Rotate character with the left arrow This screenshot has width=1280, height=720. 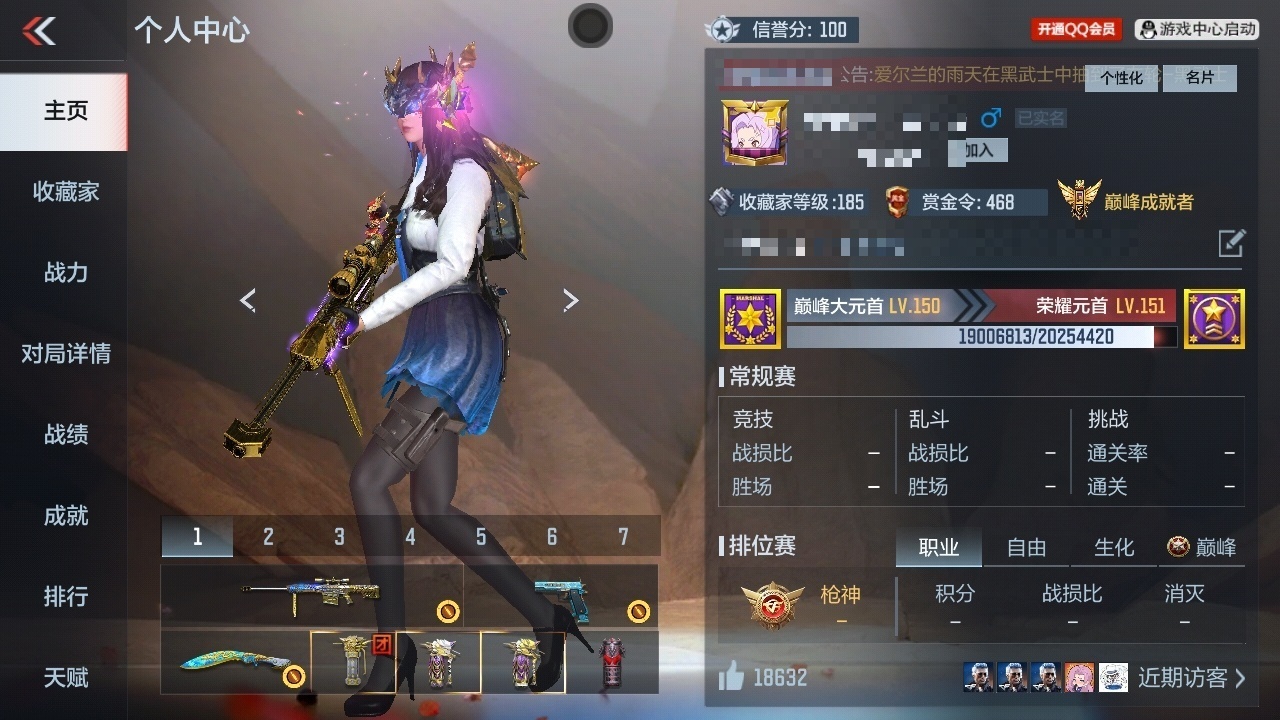click(248, 300)
